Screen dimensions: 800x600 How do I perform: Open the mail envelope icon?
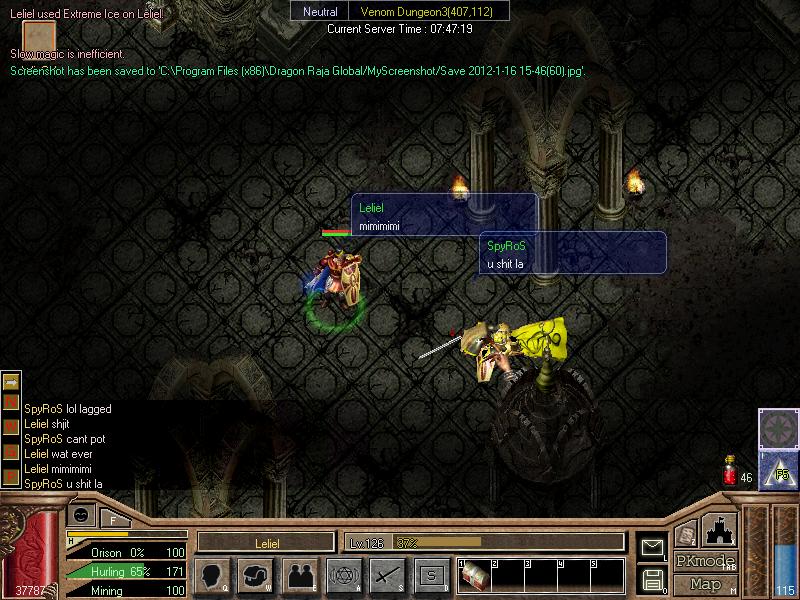click(x=652, y=547)
